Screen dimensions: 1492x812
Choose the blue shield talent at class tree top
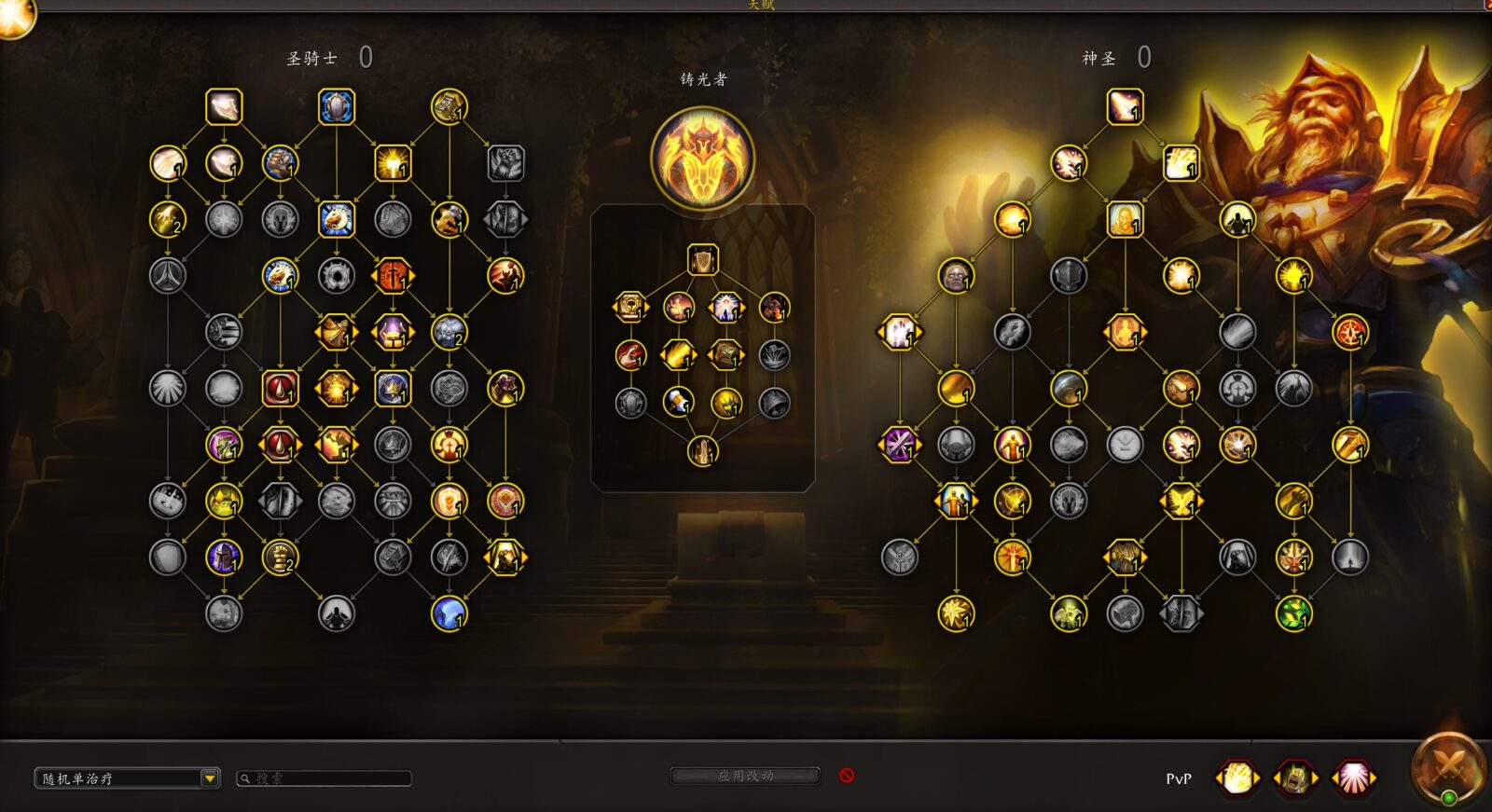pos(337,107)
